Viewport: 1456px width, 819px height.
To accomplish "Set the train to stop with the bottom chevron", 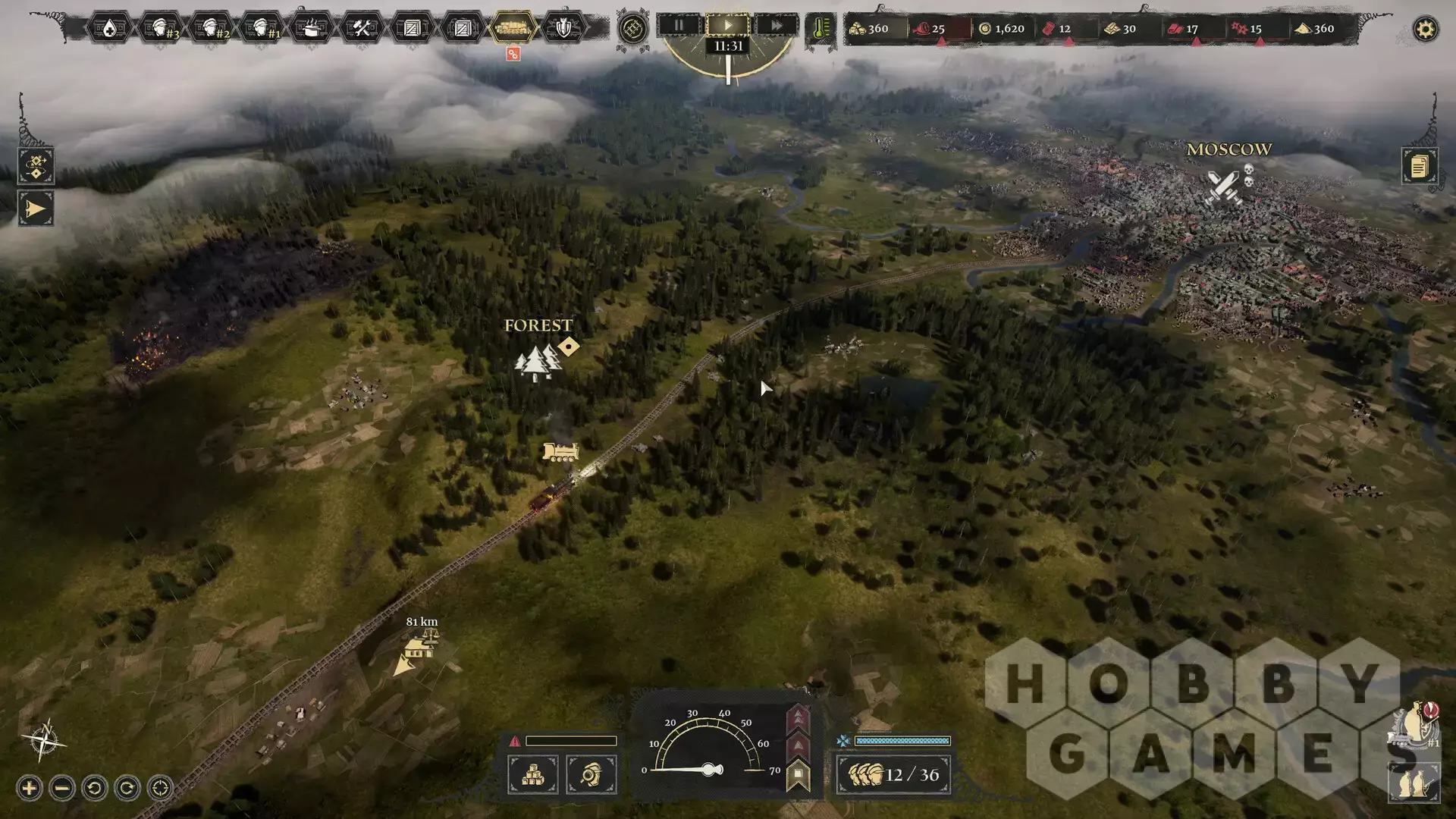I will click(798, 776).
